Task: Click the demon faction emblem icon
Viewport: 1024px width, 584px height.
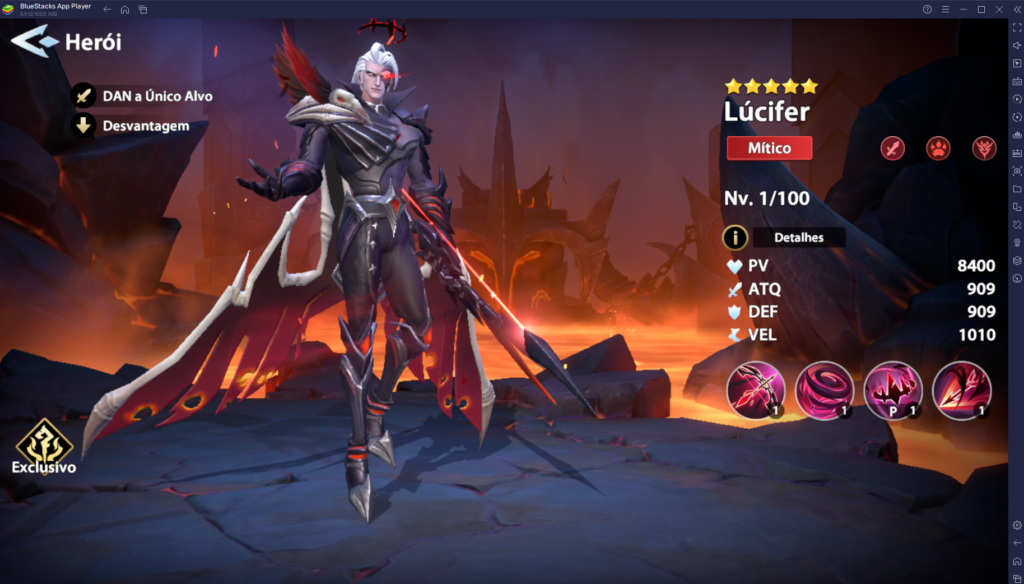Action: point(984,149)
